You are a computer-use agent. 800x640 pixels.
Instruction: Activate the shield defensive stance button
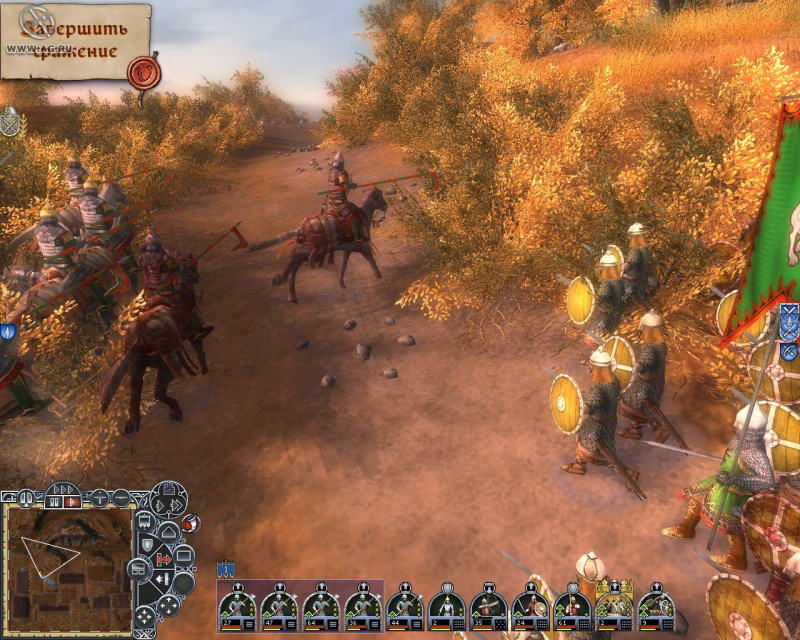[x=147, y=542]
